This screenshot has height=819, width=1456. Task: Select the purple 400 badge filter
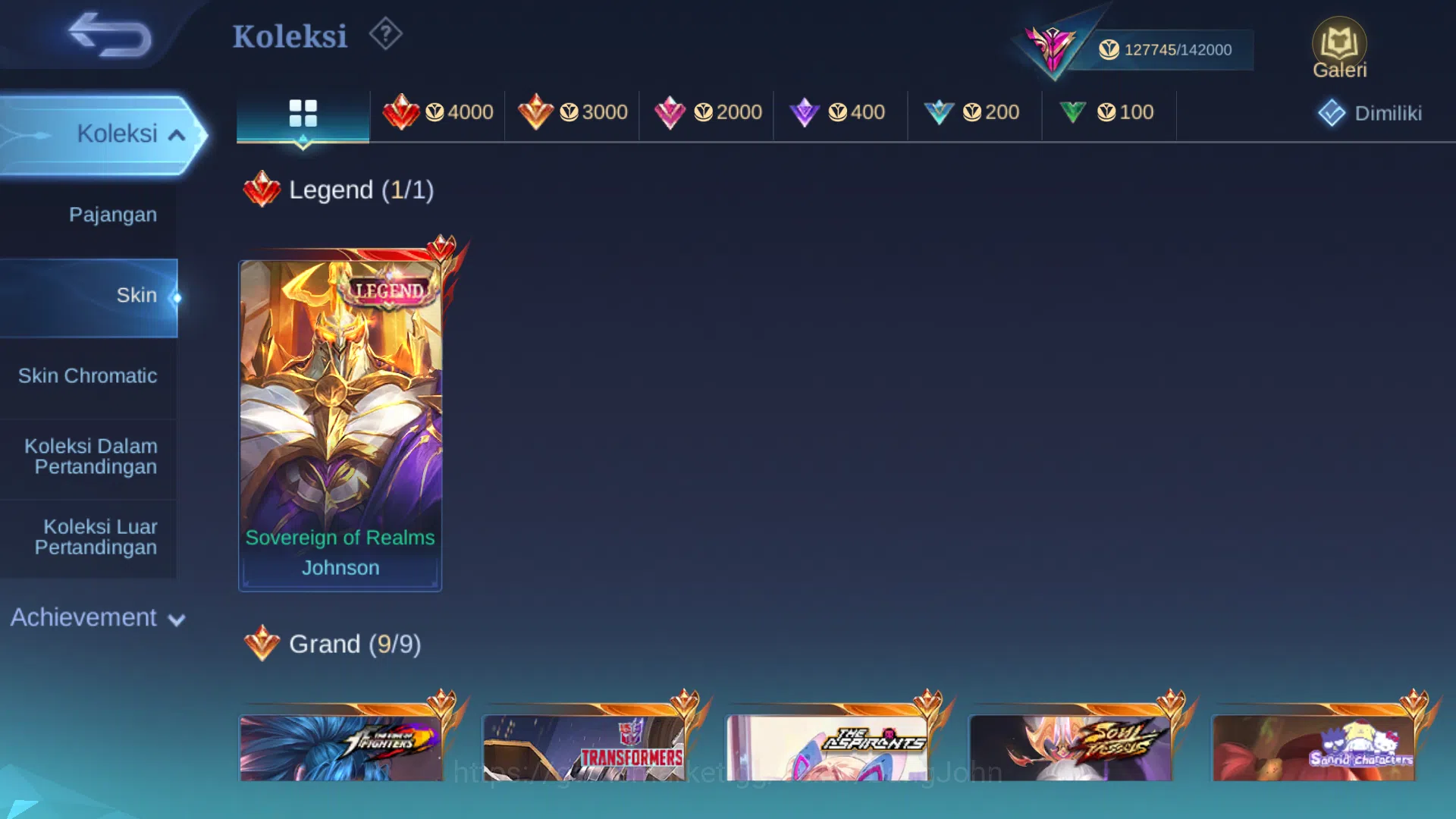pyautogui.click(x=839, y=112)
